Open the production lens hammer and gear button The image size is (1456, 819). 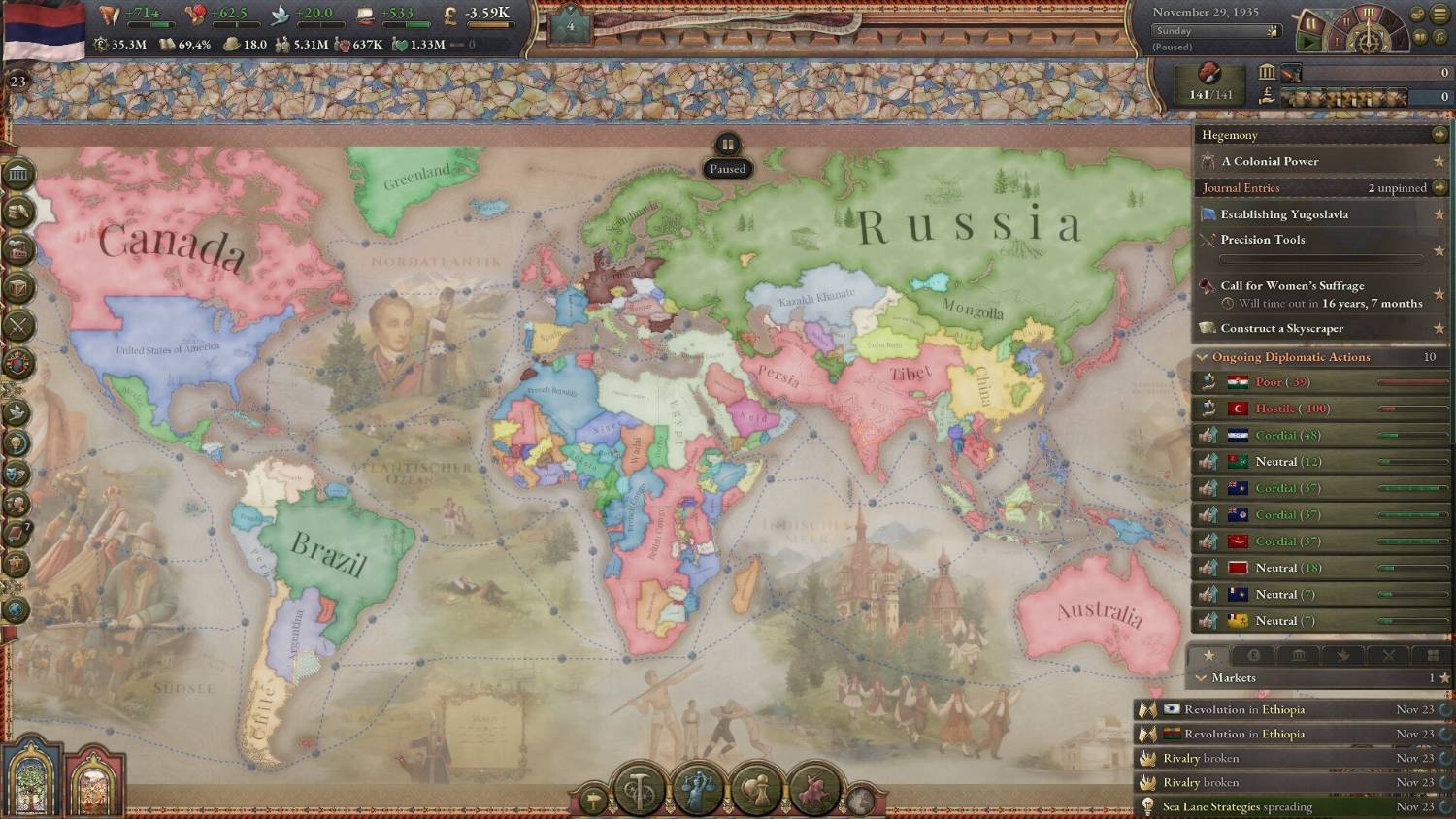click(639, 789)
